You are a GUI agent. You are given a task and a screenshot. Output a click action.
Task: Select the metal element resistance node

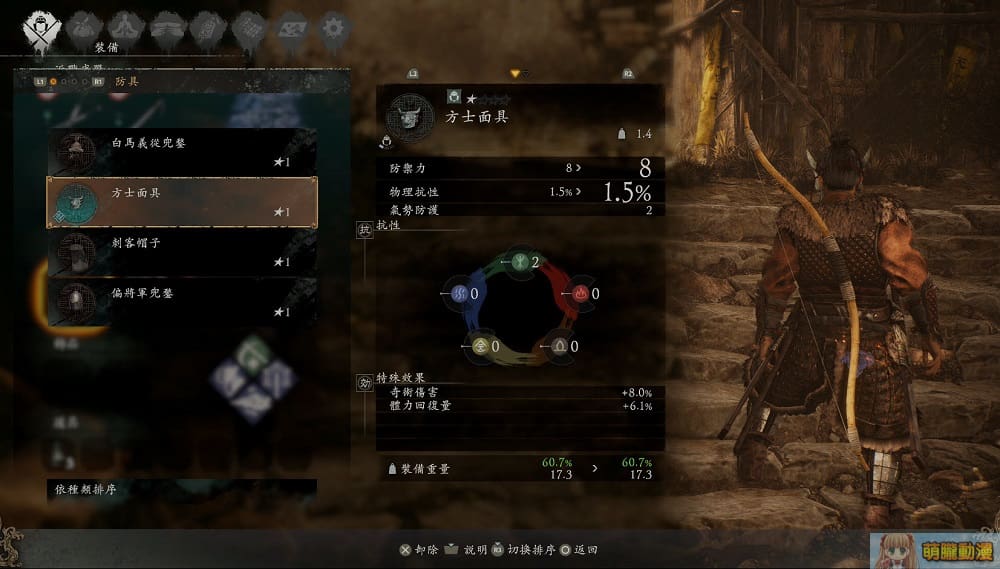coord(481,346)
